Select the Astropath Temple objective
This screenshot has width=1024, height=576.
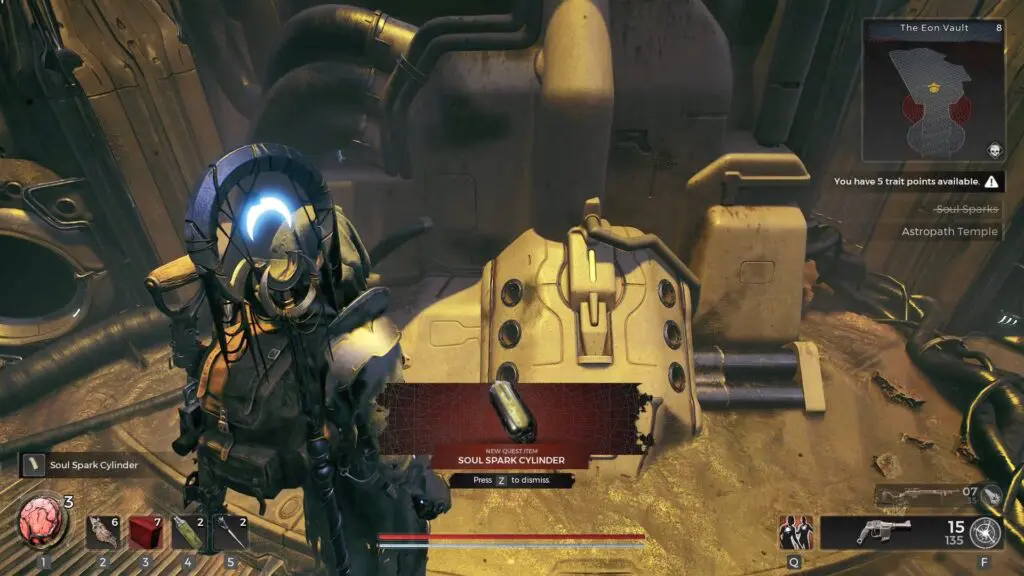click(949, 231)
